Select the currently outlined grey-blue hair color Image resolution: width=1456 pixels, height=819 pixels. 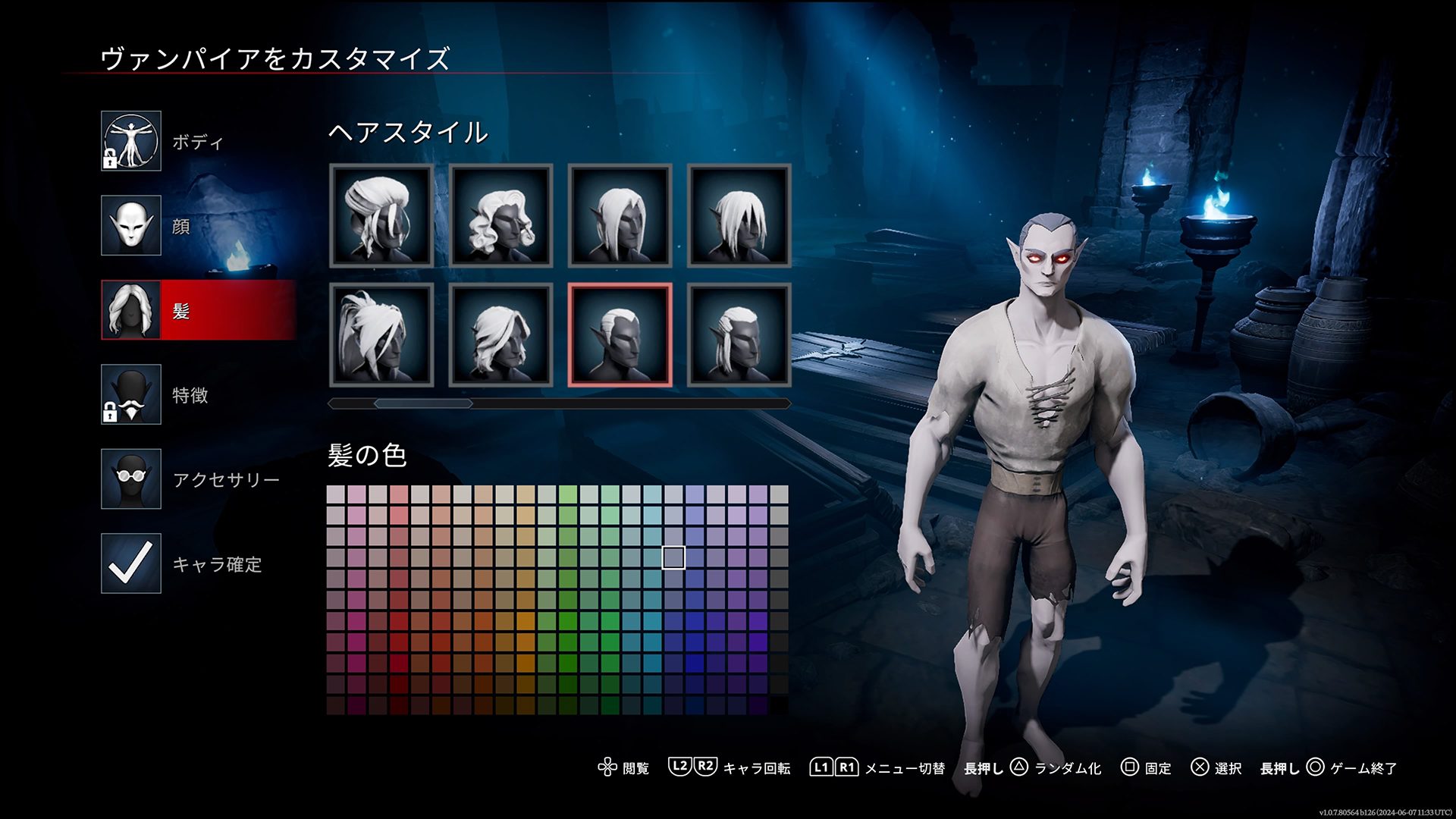pyautogui.click(x=673, y=557)
